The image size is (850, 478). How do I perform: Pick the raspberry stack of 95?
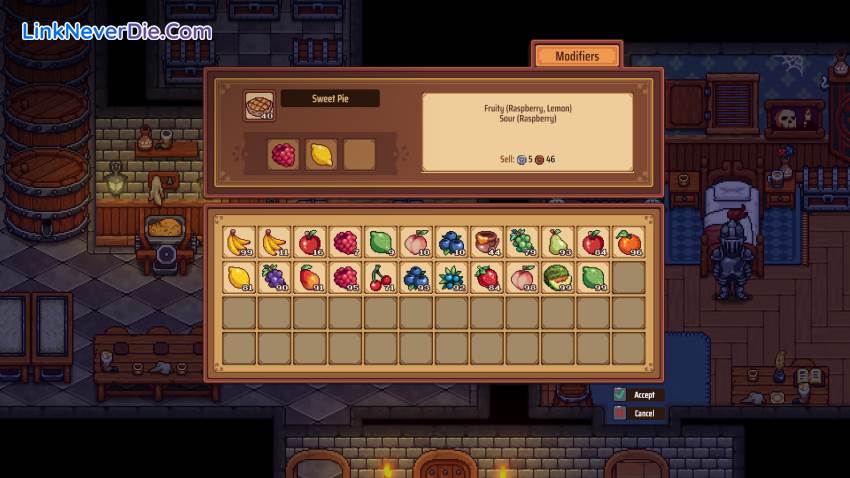344,278
